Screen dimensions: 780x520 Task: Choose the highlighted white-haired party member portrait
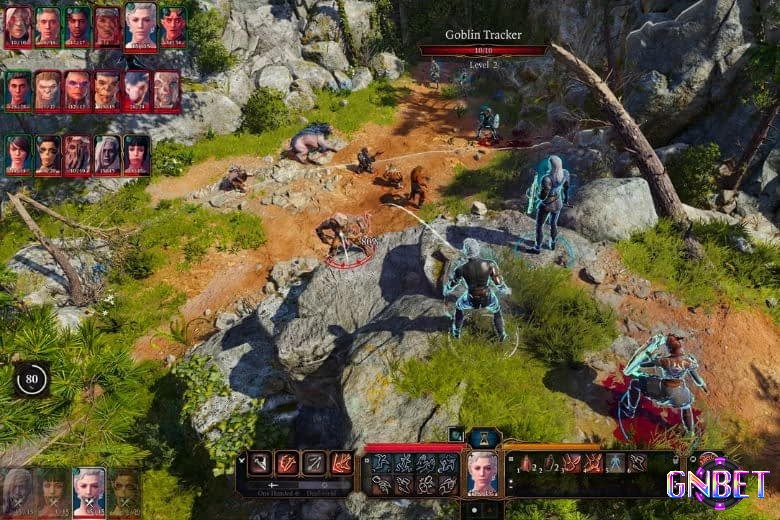pos(89,491)
